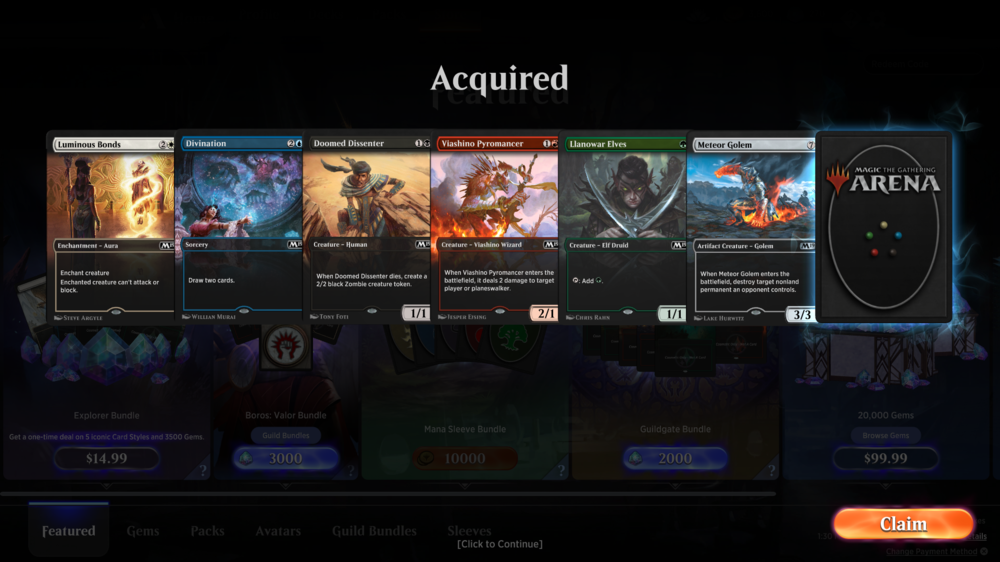Switch to the Sleeves tab
1000x562 pixels.
469,530
